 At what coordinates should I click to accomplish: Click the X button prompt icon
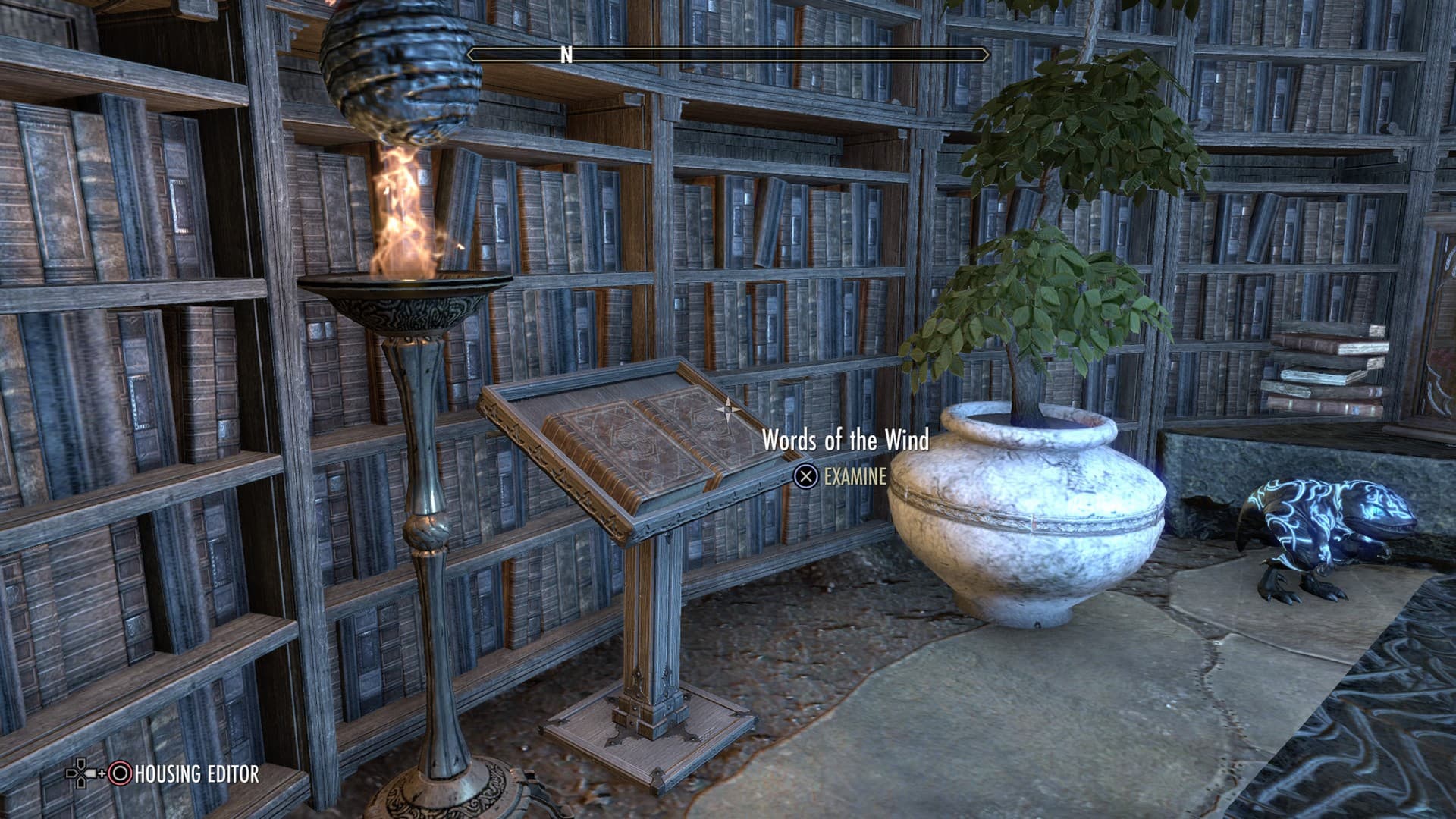pos(808,477)
